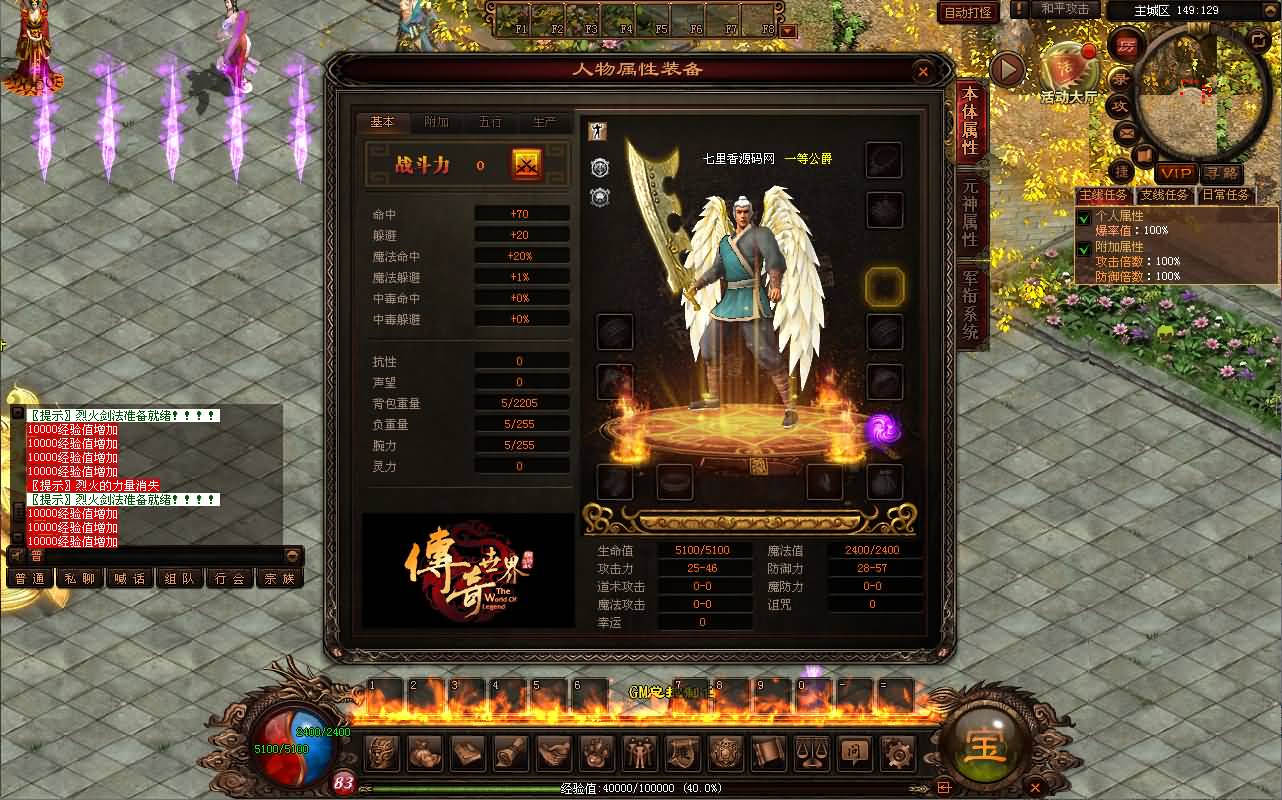The image size is (1282, 800).
Task: Switch to the 附加 tab in character panel
Action: click(436, 121)
